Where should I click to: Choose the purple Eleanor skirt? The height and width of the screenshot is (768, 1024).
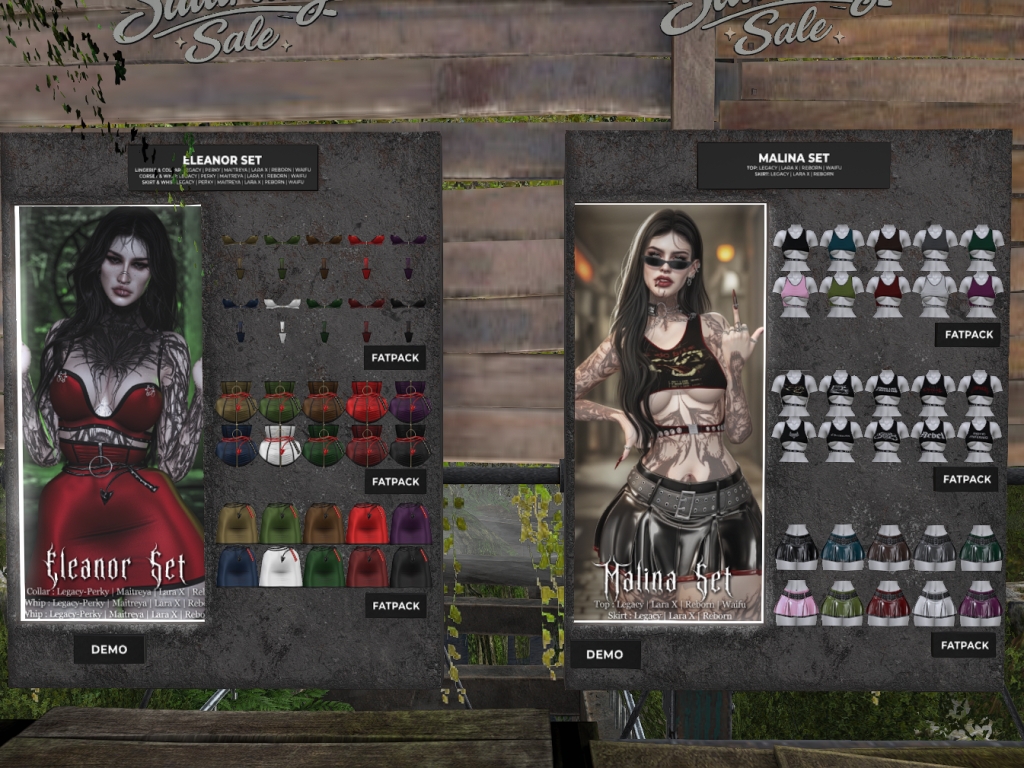(x=410, y=523)
